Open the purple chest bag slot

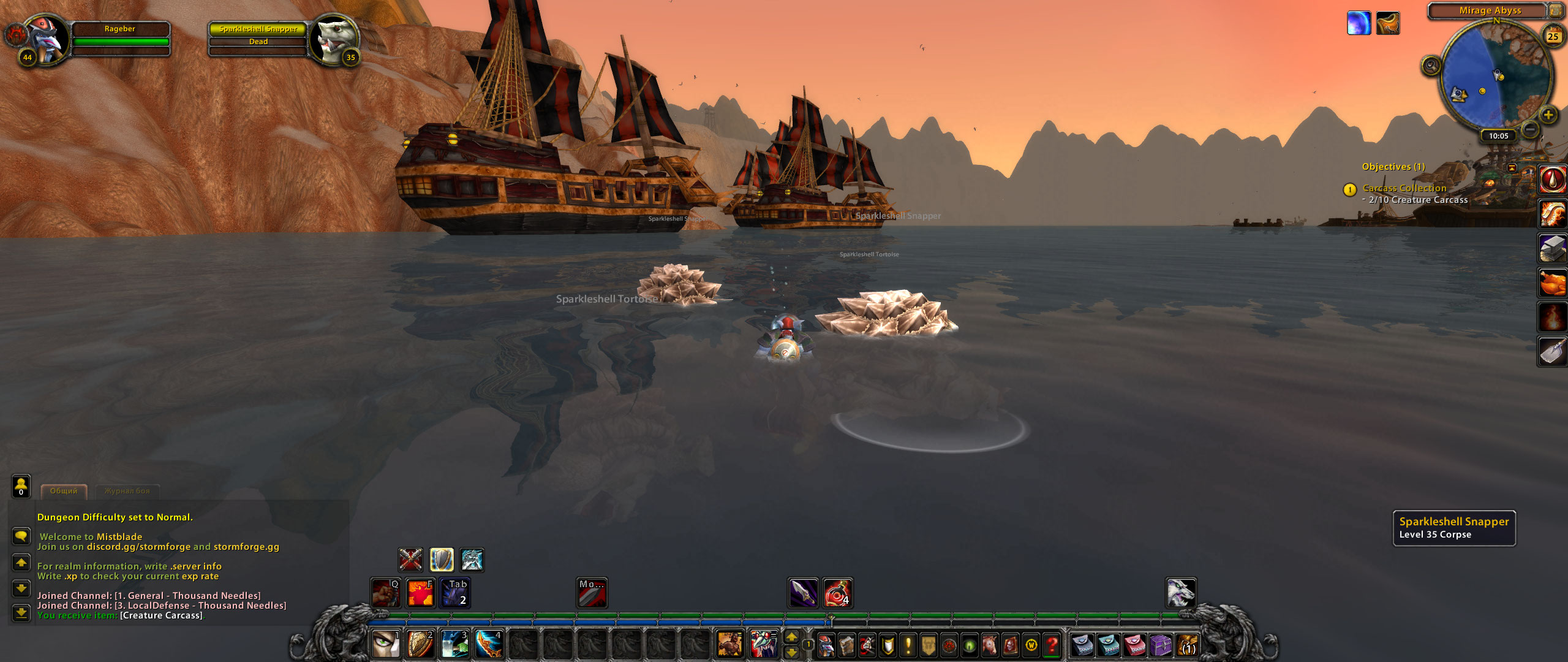[1160, 645]
